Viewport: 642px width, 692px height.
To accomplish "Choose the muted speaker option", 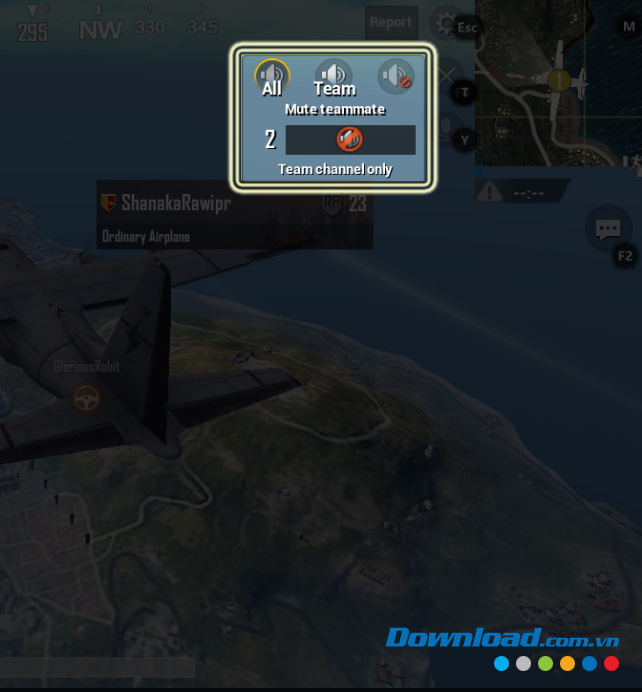I will tap(395, 75).
